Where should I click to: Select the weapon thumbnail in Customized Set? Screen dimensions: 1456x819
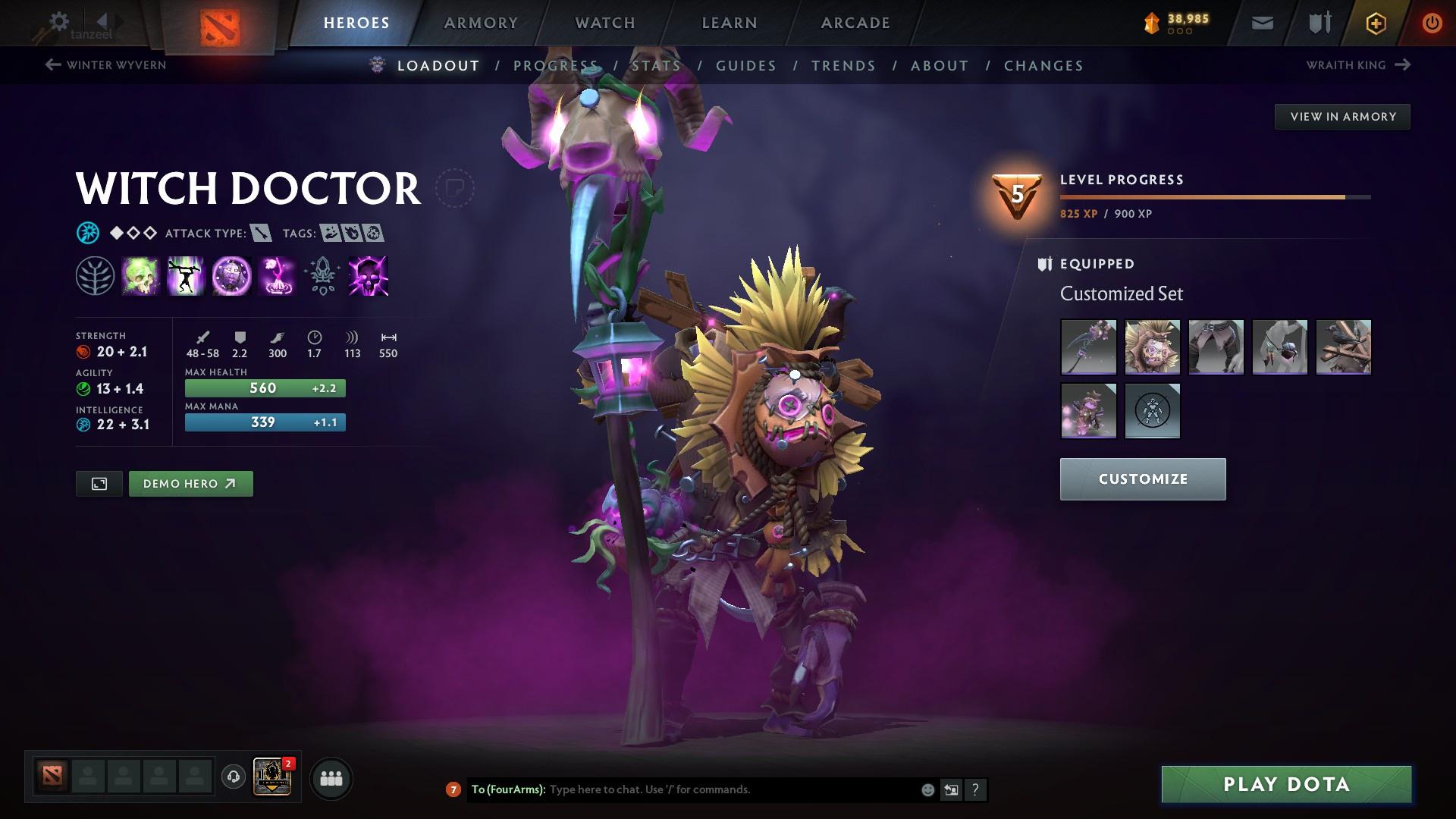click(1088, 347)
